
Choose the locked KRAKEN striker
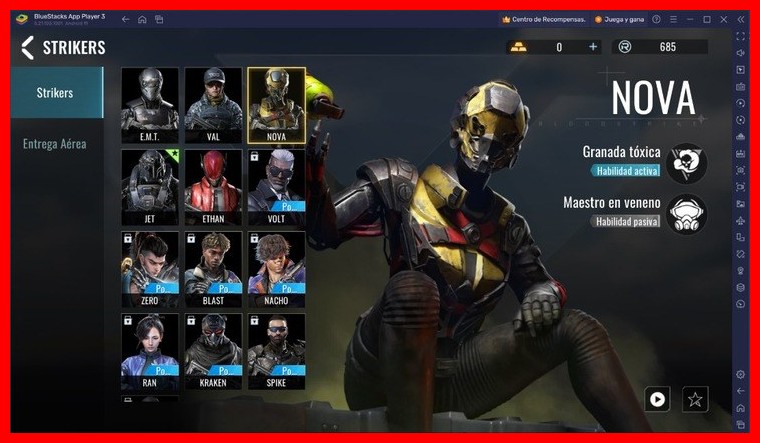pos(213,351)
